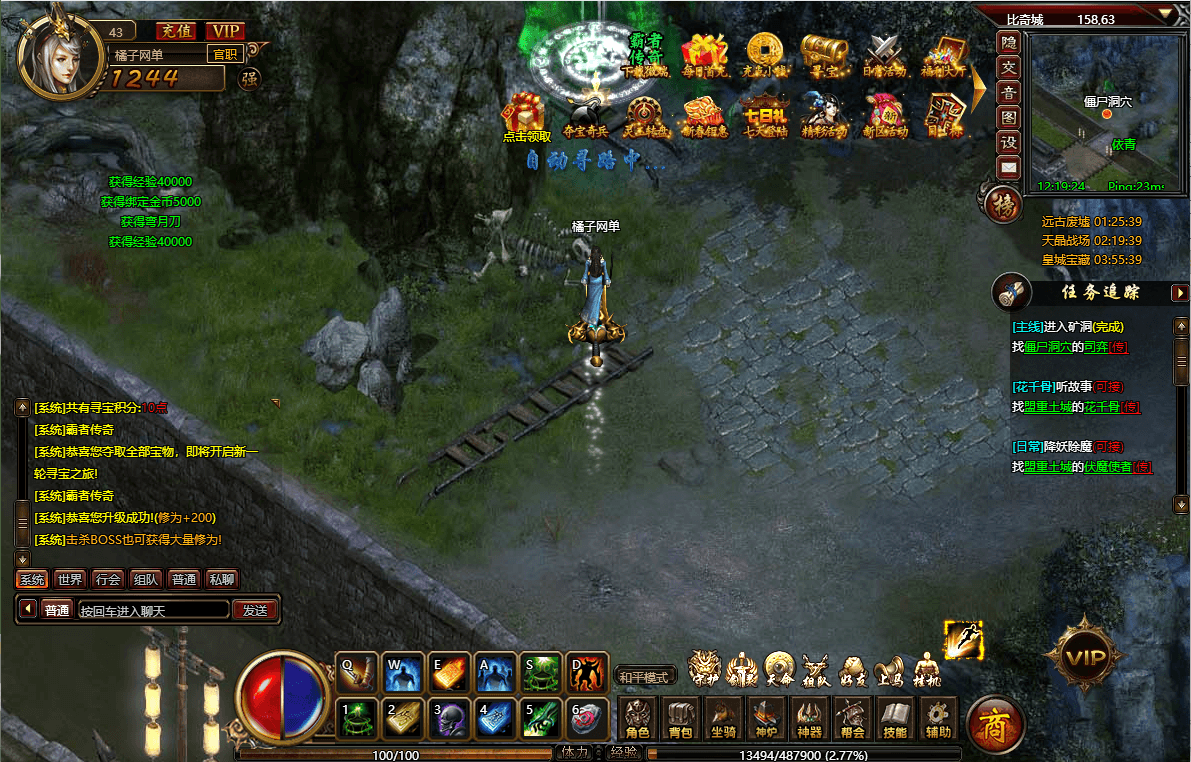Image resolution: width=1191 pixels, height=762 pixels.
Task: Click the 坐骑 mount menu button
Action: pos(723,718)
